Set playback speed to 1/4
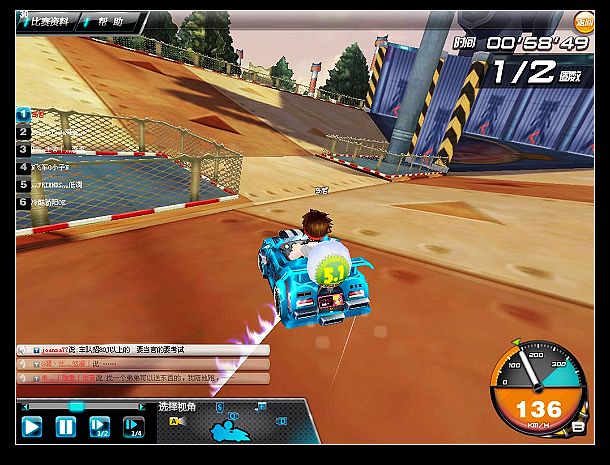 [x=133, y=427]
